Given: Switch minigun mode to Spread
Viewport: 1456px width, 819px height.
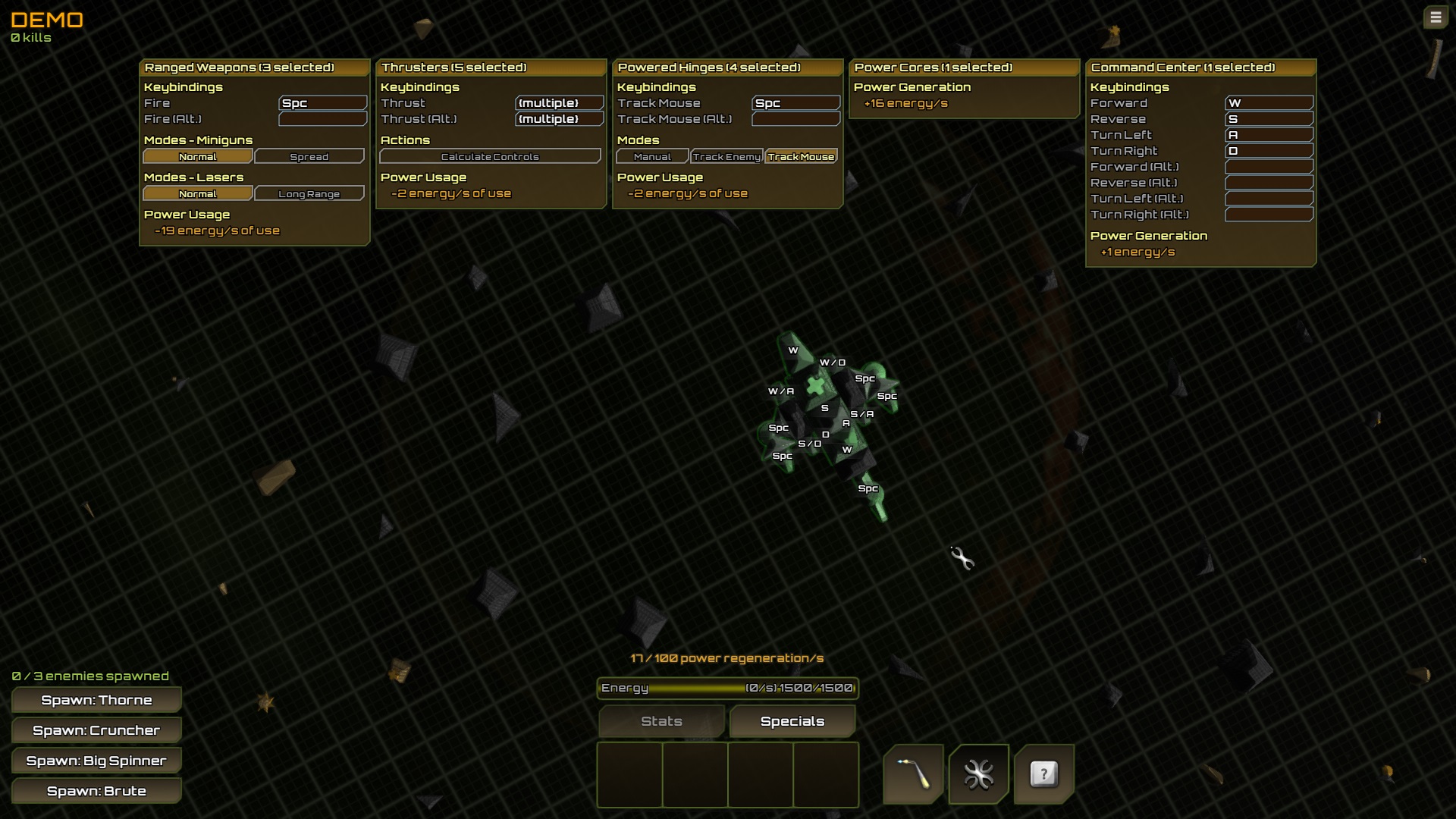Looking at the screenshot, I should [x=309, y=156].
